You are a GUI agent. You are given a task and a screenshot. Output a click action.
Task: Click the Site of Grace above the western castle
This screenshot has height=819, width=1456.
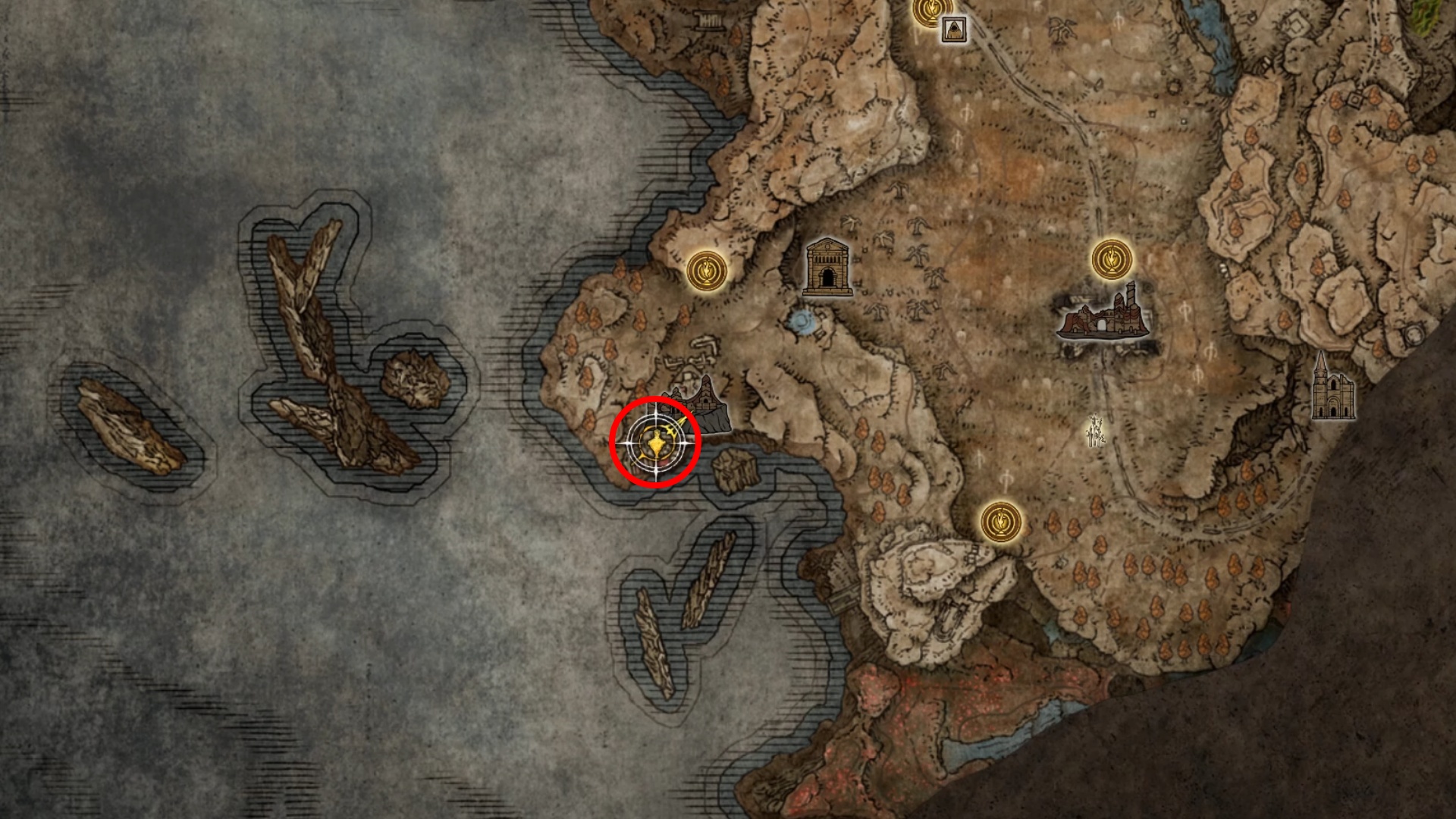705,271
